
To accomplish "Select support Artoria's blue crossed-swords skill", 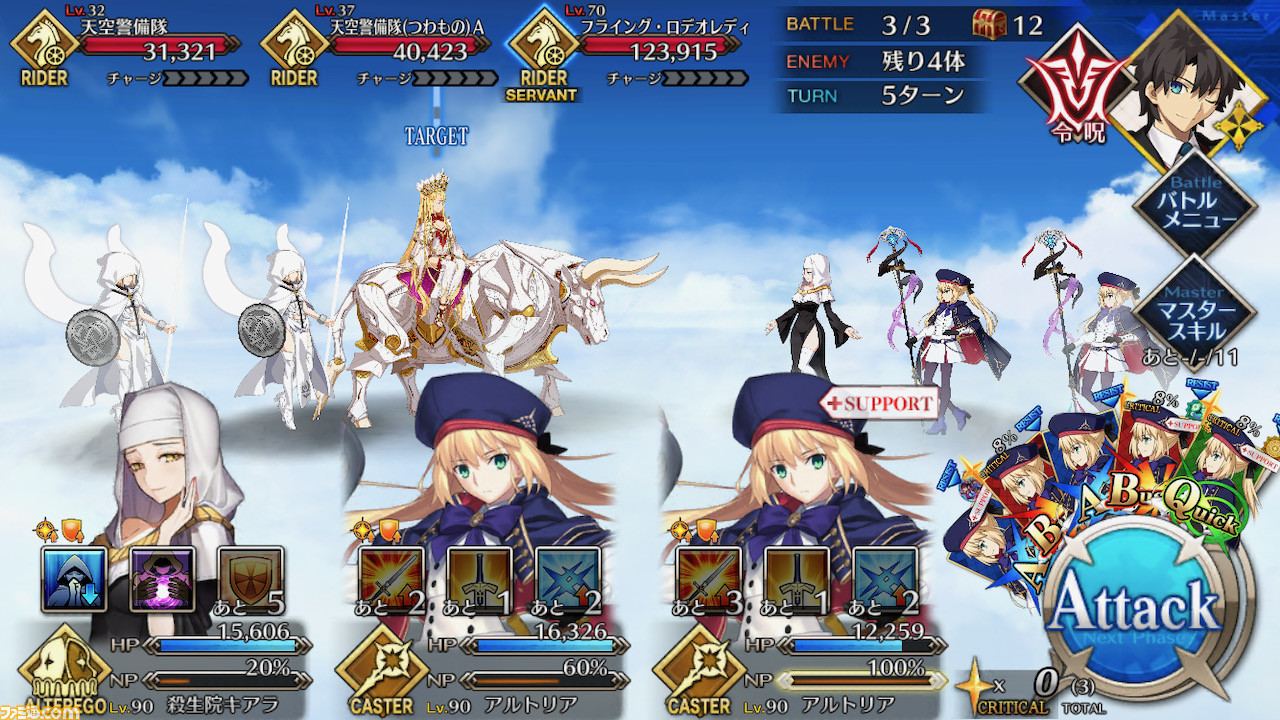I will tap(884, 579).
